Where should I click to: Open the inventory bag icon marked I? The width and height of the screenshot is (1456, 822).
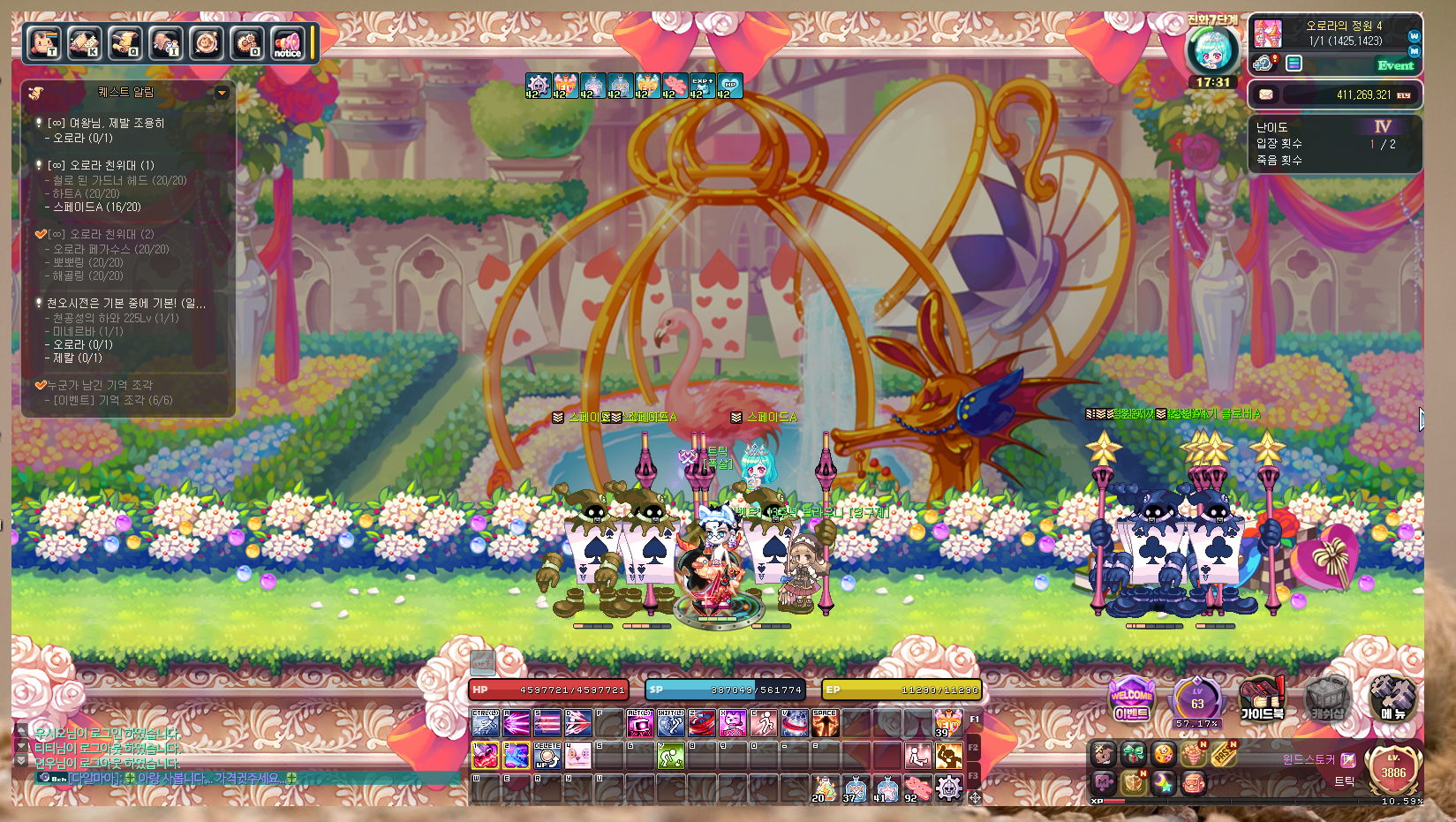point(165,43)
